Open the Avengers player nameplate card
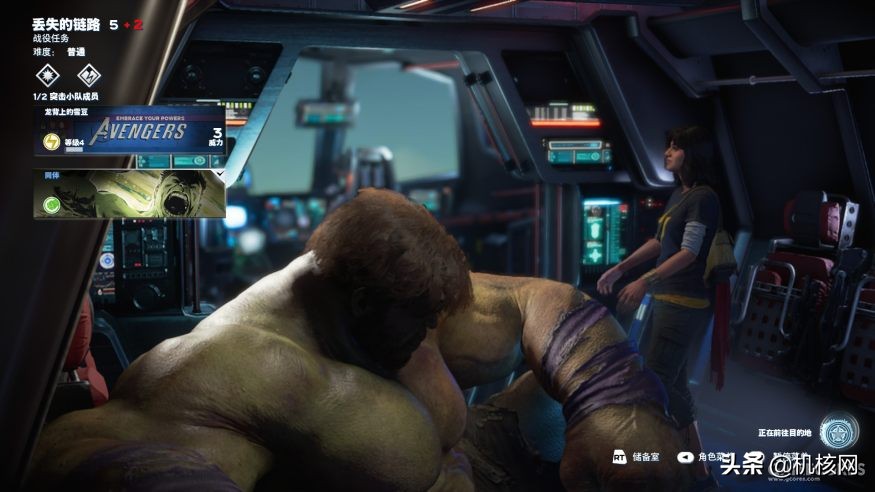 pos(130,133)
